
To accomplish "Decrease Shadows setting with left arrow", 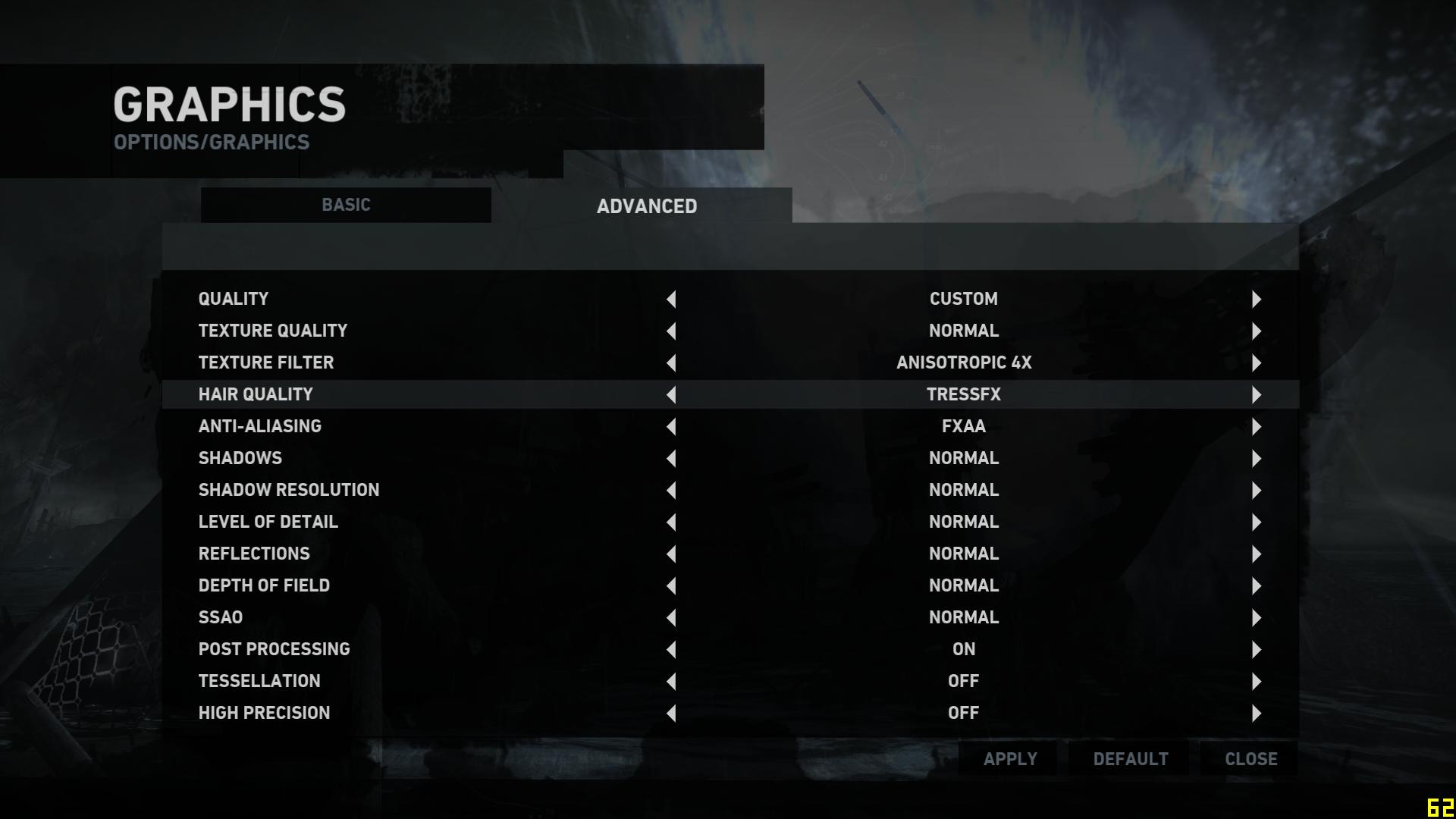I will coord(671,459).
